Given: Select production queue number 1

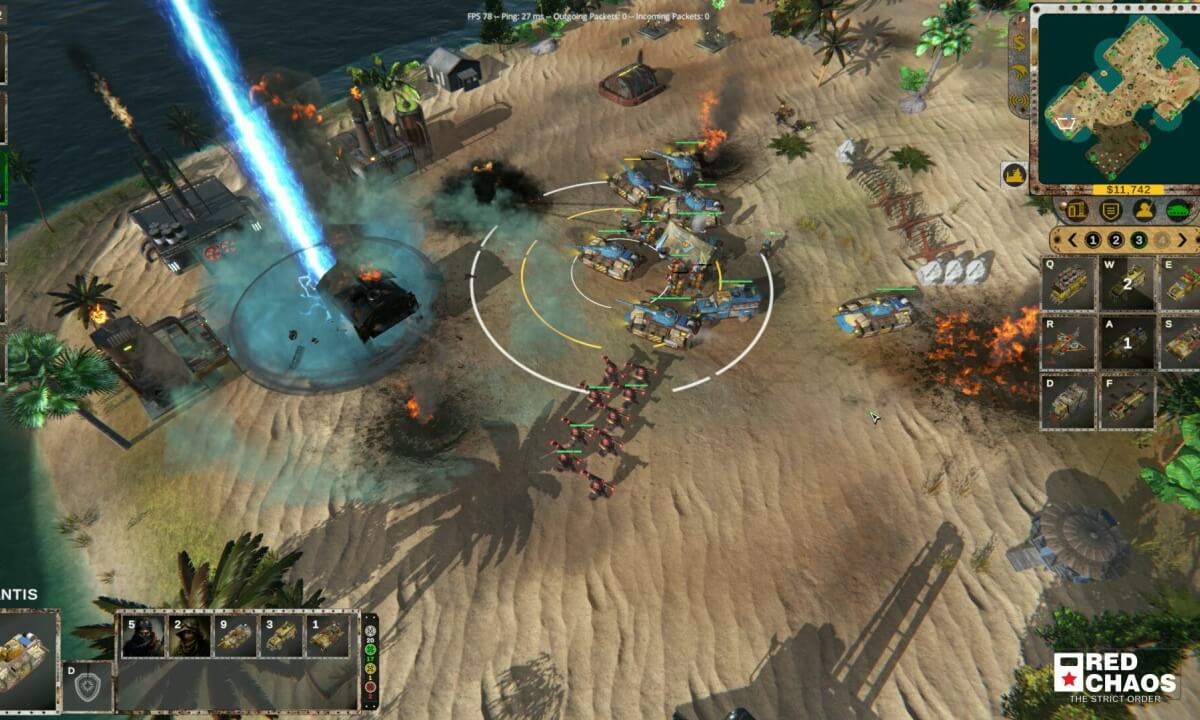Looking at the screenshot, I should 1092,240.
